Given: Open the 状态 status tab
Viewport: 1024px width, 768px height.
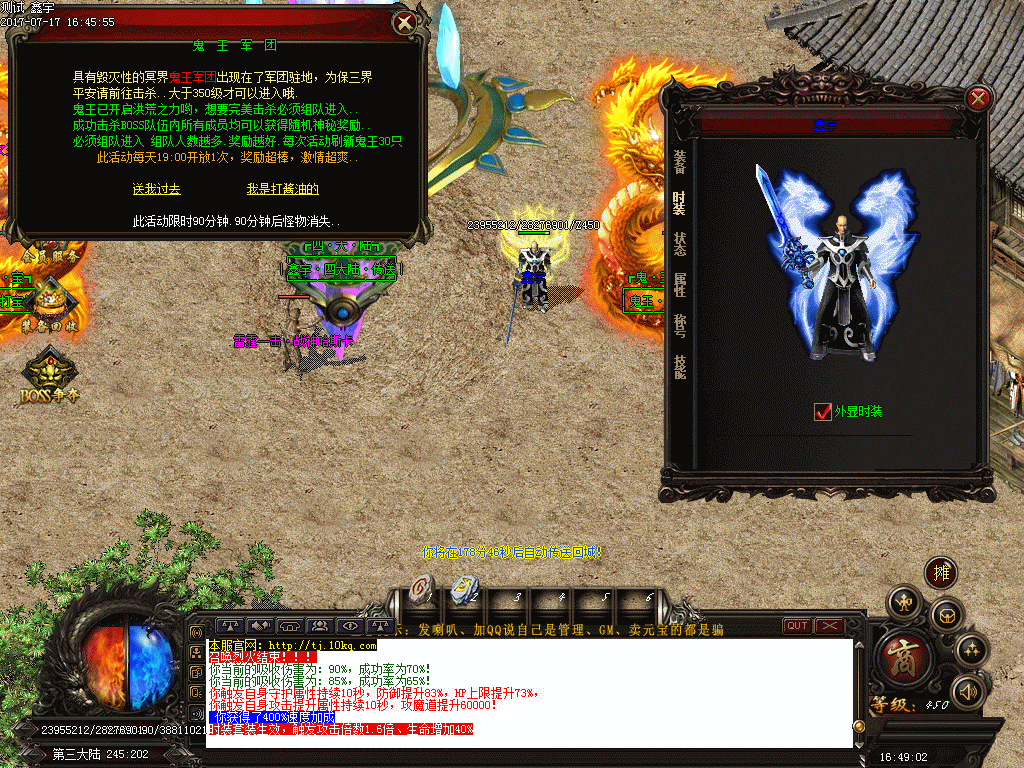Looking at the screenshot, I should tap(680, 244).
